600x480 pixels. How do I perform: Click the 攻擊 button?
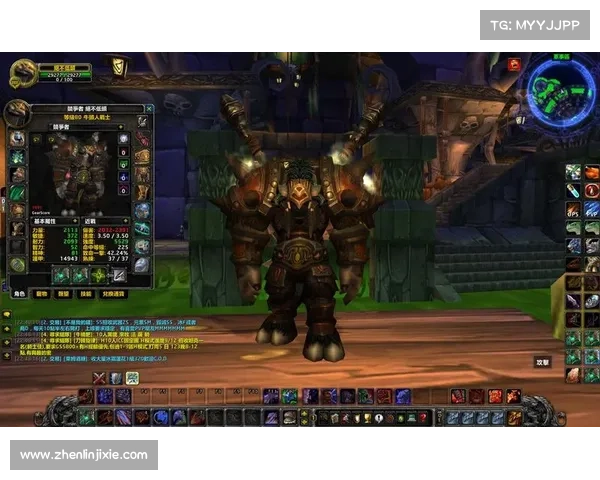pyautogui.click(x=543, y=362)
